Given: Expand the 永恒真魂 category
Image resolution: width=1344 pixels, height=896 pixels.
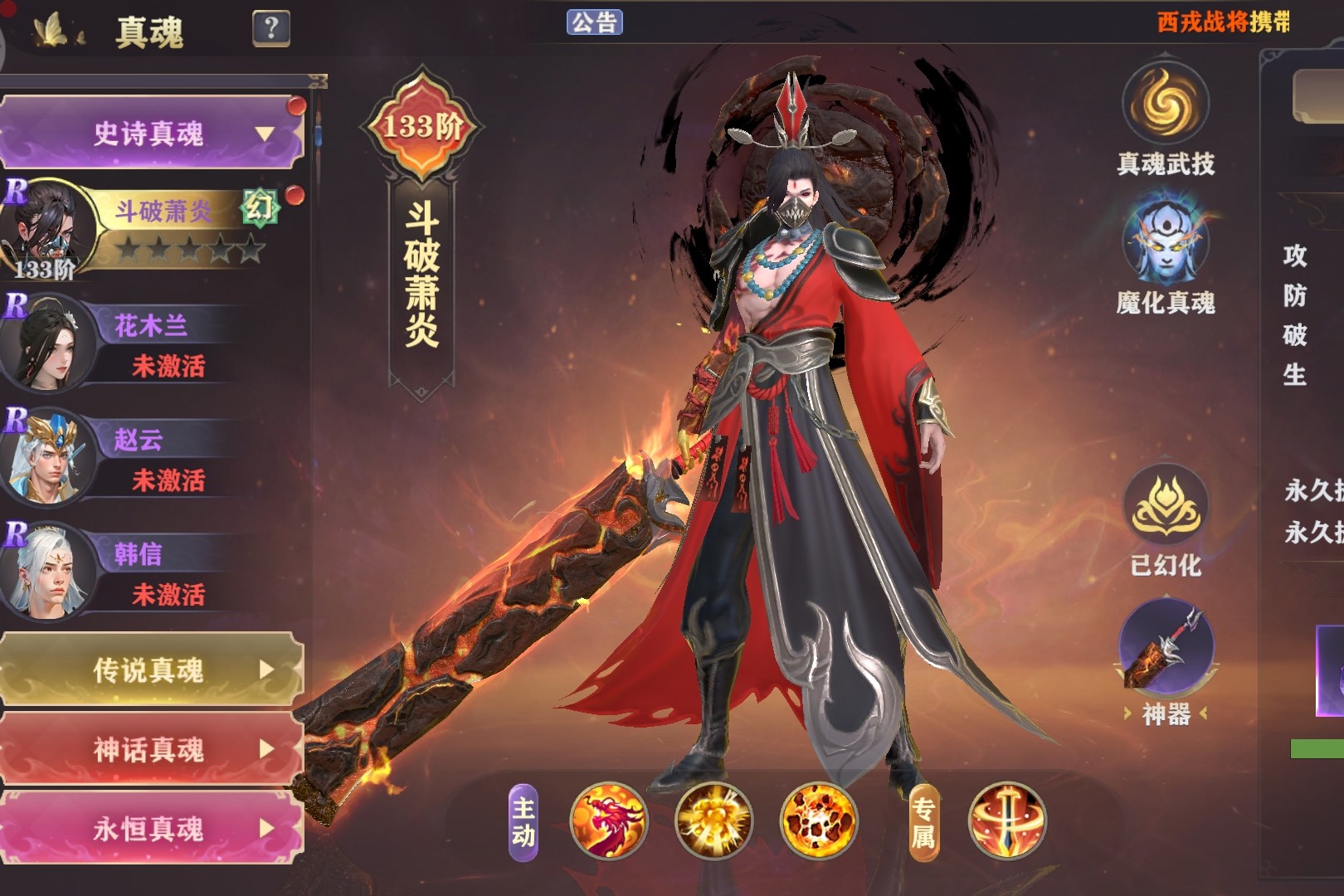Looking at the screenshot, I should pos(151,828).
